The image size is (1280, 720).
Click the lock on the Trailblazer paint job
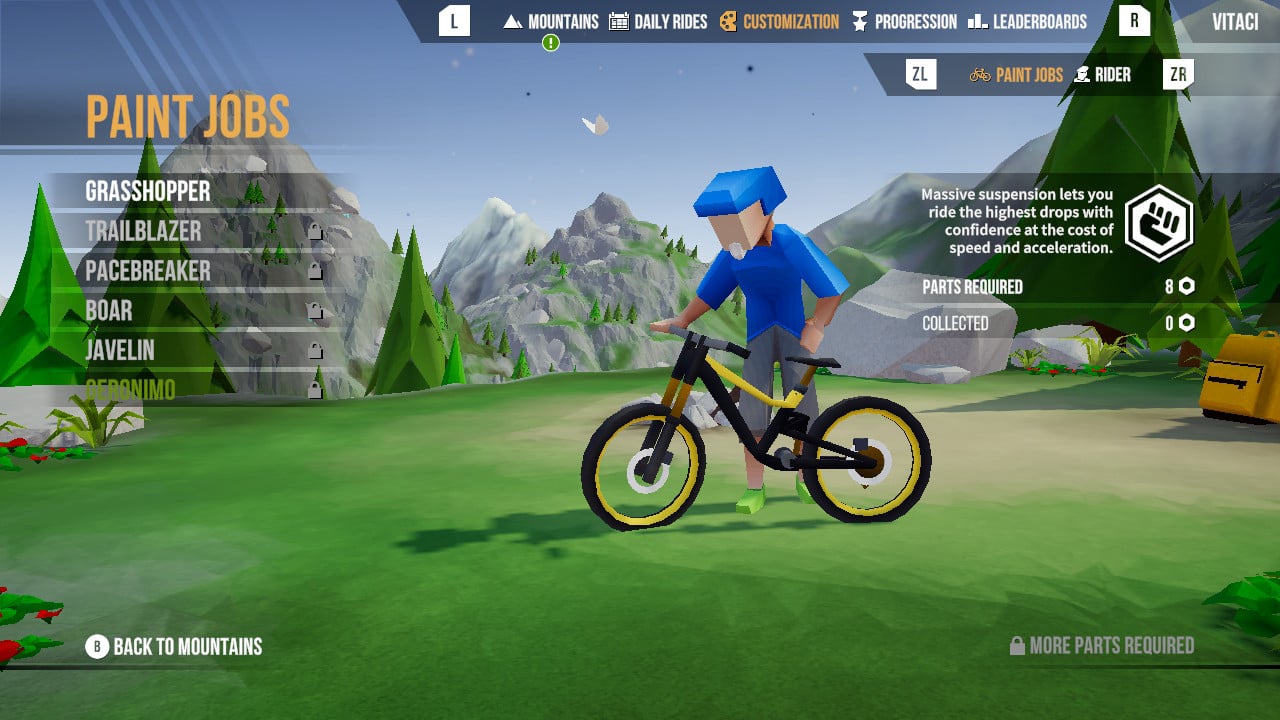(x=314, y=232)
